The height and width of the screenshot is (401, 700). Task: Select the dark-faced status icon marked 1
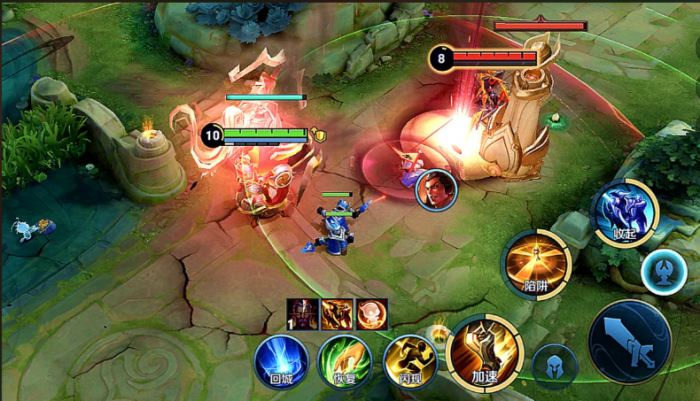coord(303,314)
